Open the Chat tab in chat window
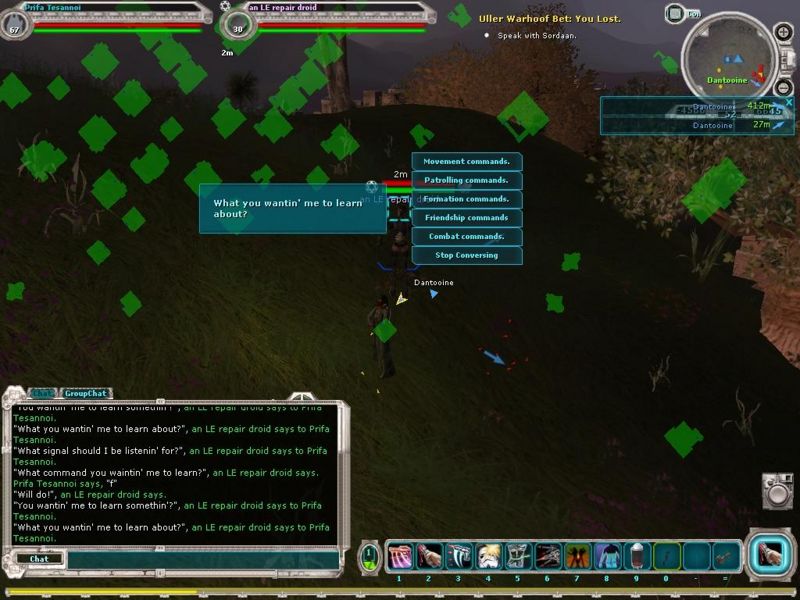 click(x=42, y=394)
